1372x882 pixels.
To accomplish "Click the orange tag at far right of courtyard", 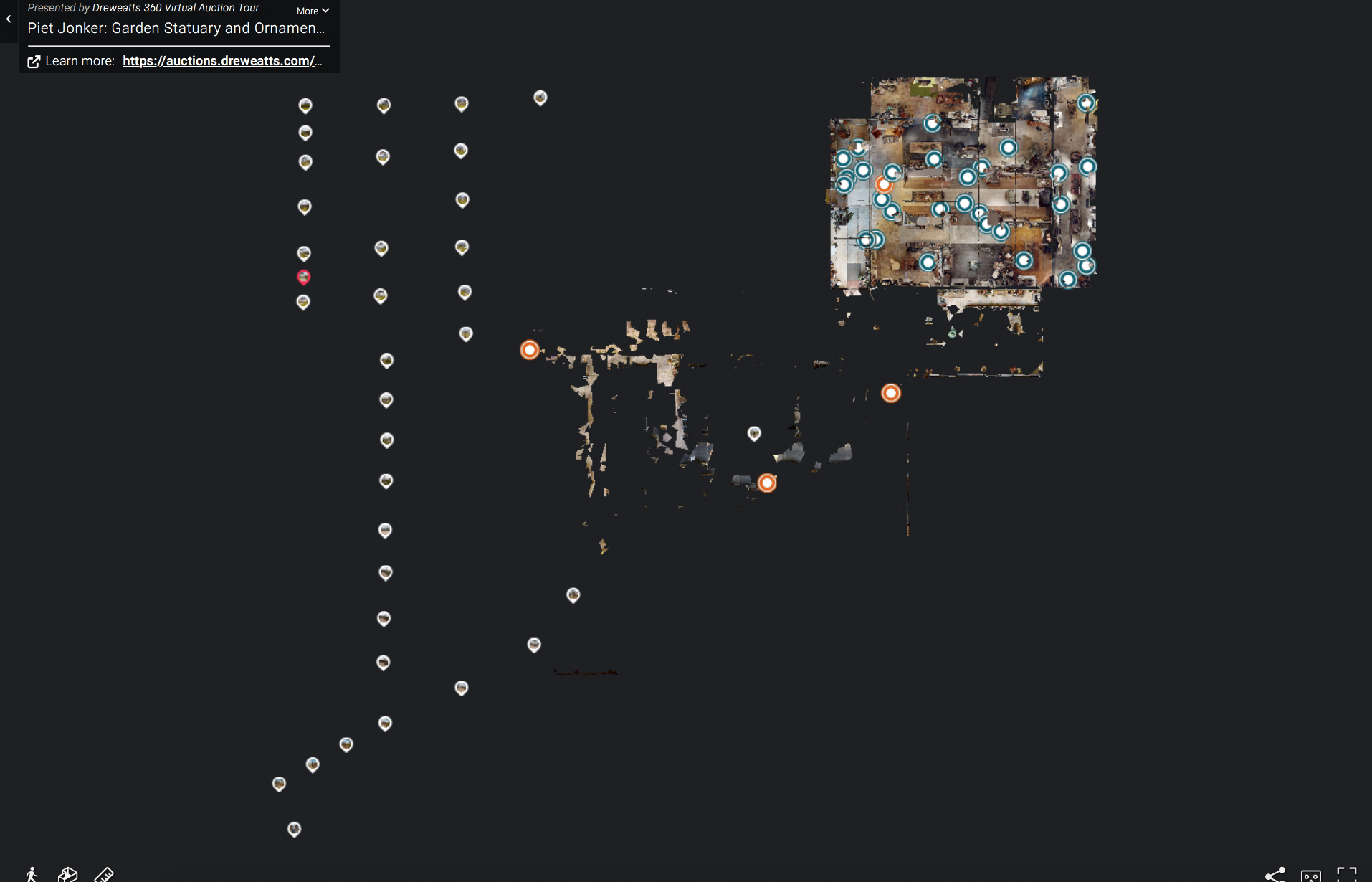I will point(890,392).
